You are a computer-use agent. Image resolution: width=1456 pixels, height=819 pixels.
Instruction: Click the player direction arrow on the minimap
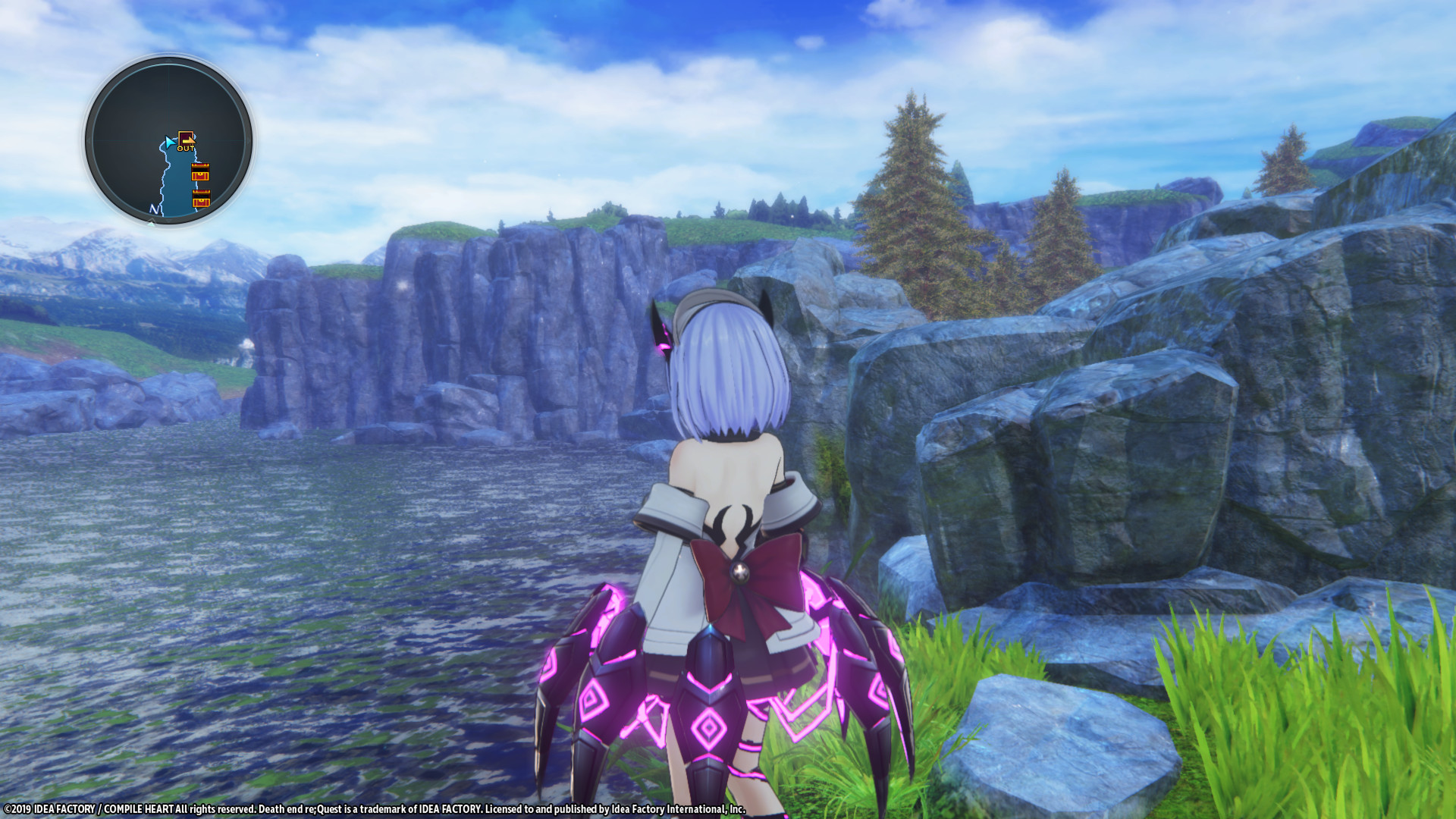pyautogui.click(x=169, y=143)
